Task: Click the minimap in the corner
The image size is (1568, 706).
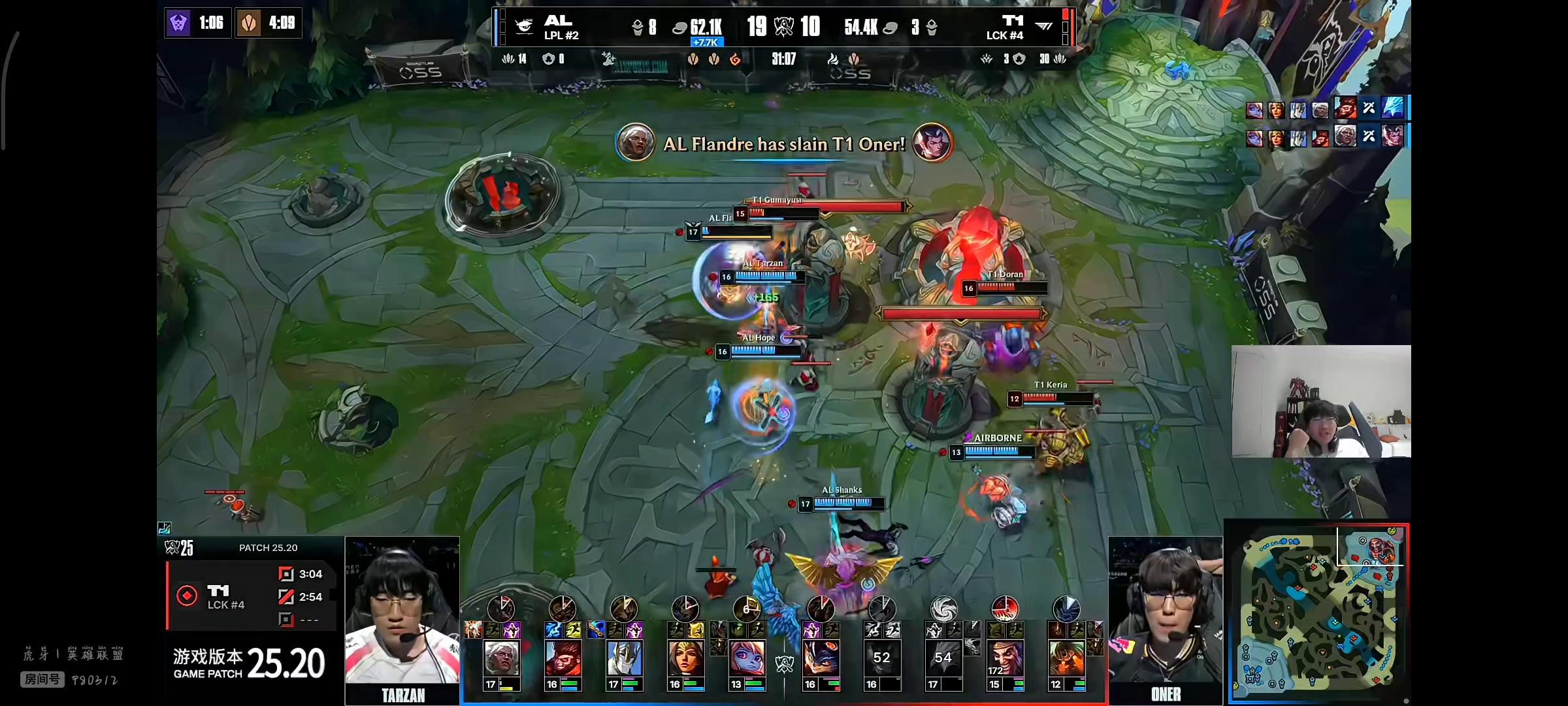Action: tap(1317, 613)
